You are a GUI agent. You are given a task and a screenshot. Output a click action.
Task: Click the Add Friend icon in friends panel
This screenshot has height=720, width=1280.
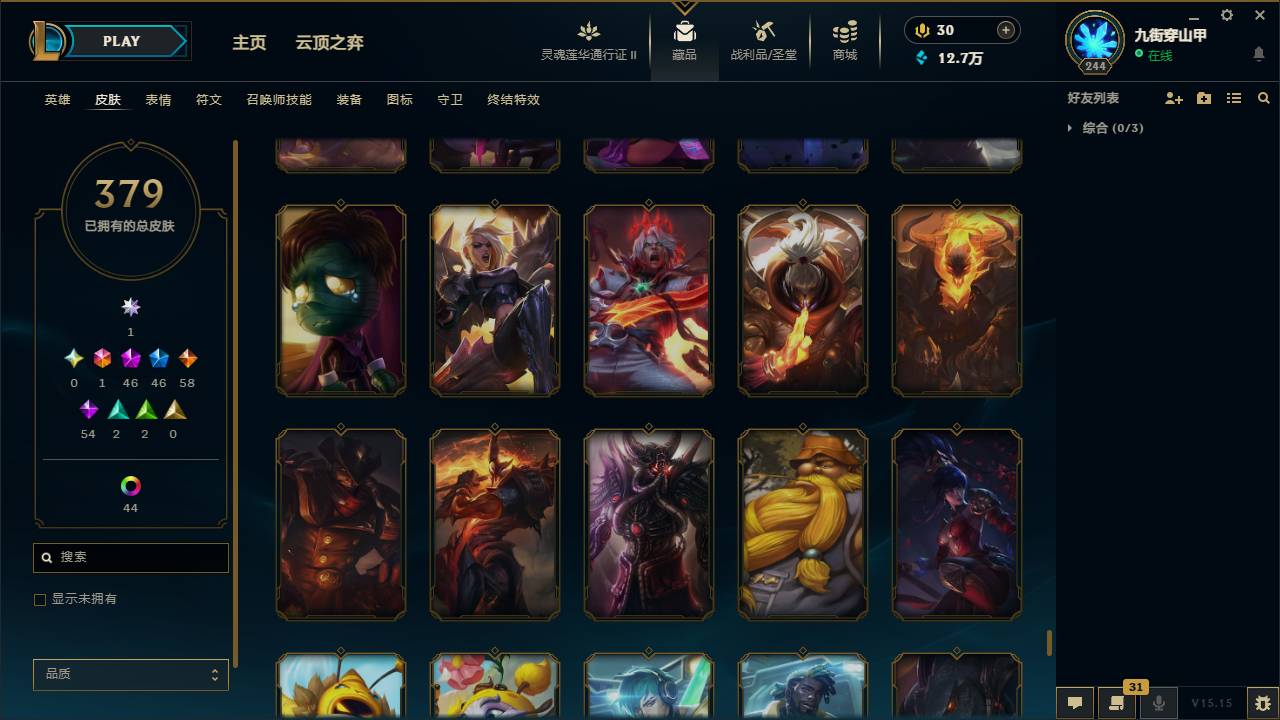(x=1175, y=97)
